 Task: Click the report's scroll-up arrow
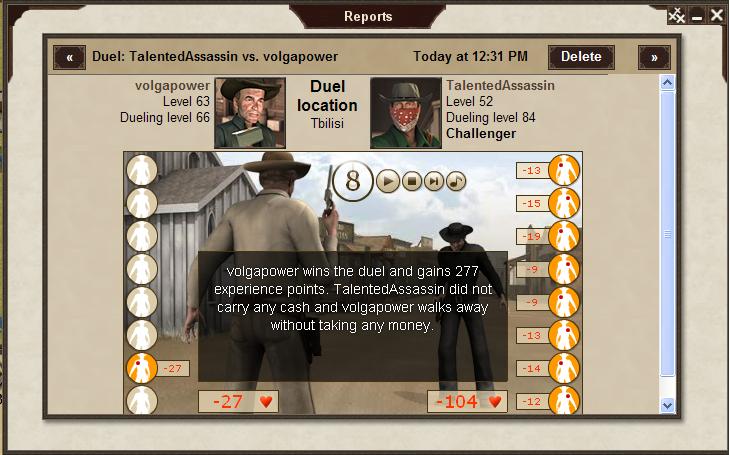[x=668, y=83]
